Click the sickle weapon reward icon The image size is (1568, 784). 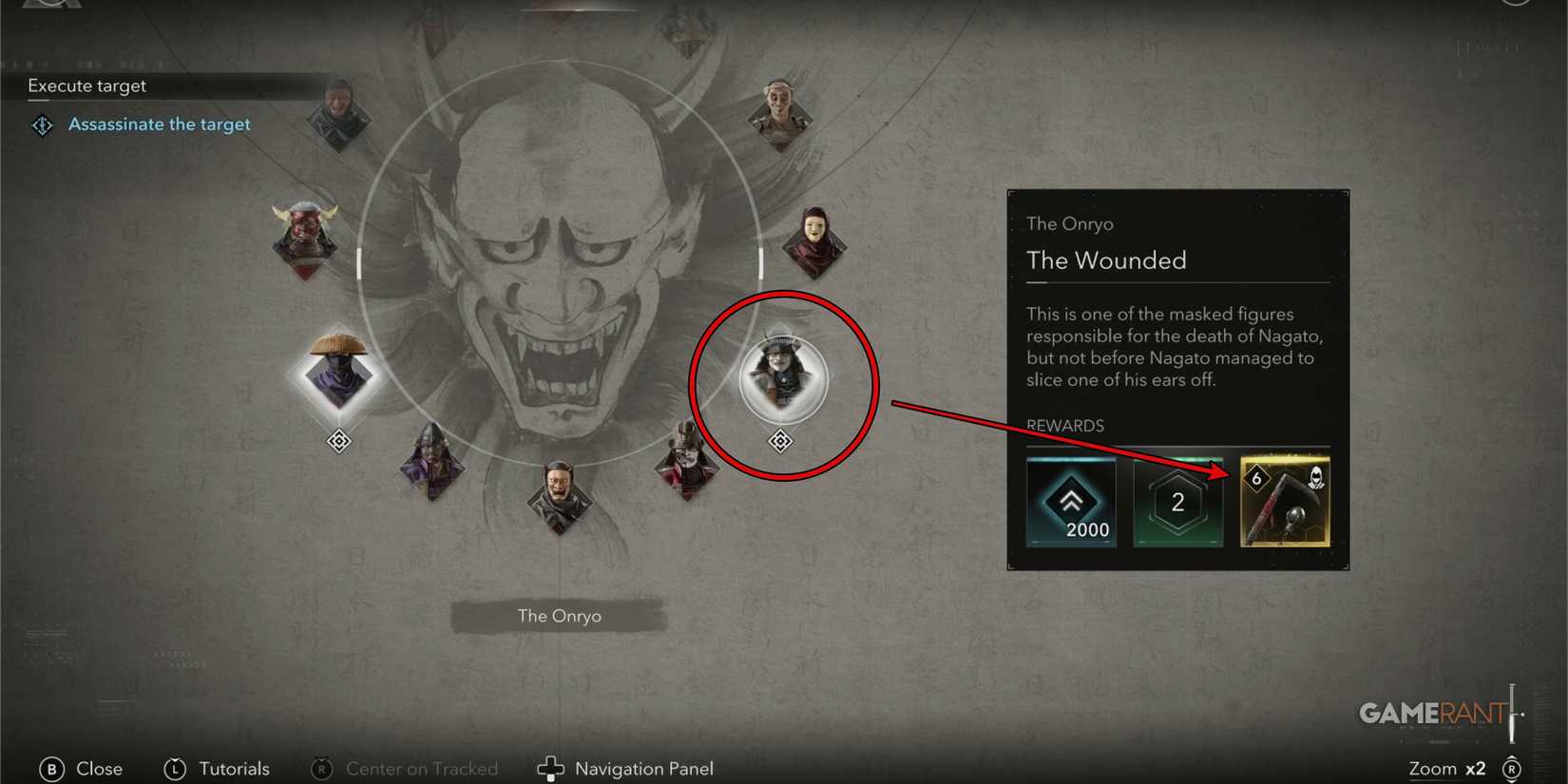pos(1285,502)
